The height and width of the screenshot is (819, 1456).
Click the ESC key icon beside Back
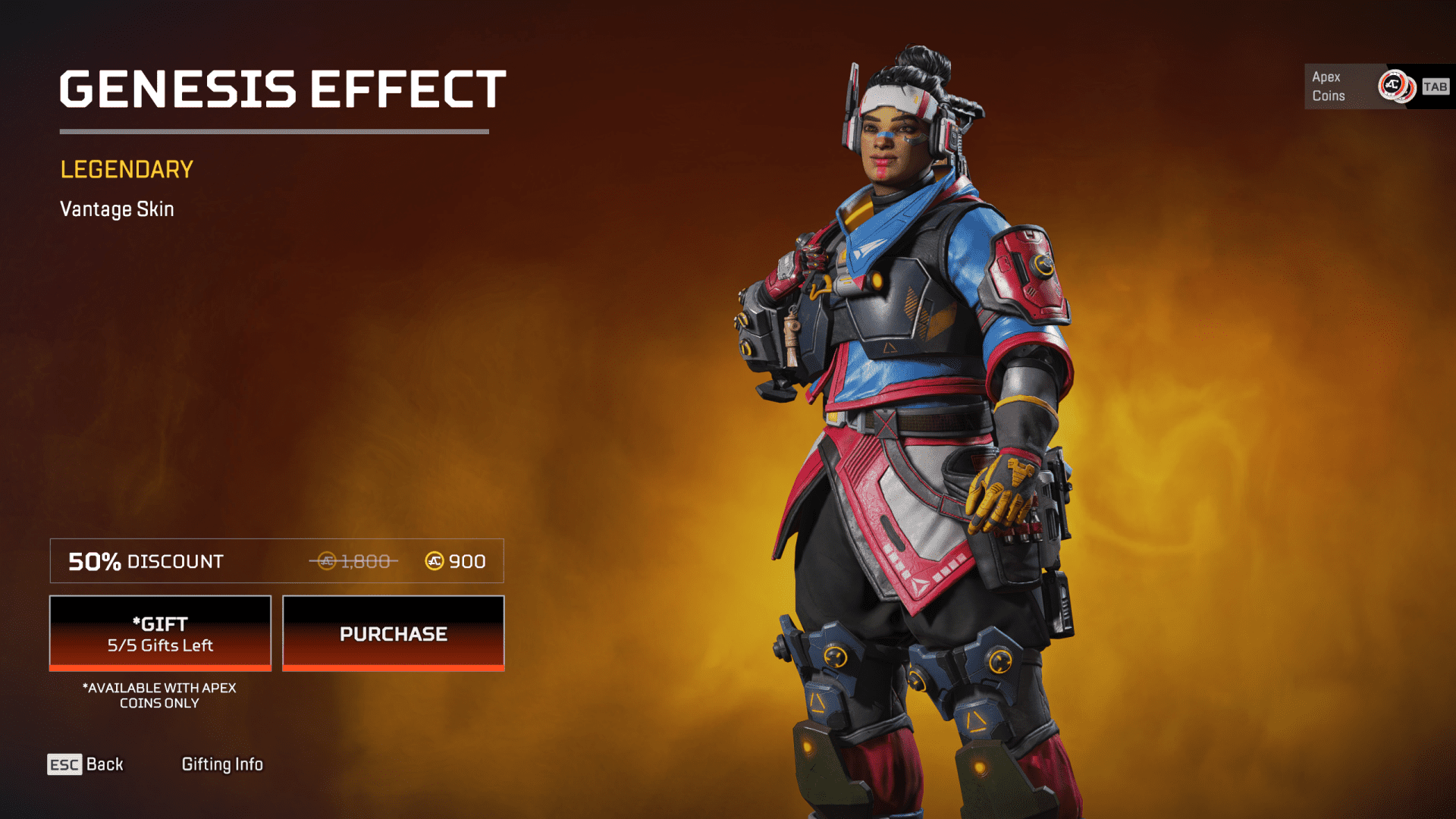(63, 764)
